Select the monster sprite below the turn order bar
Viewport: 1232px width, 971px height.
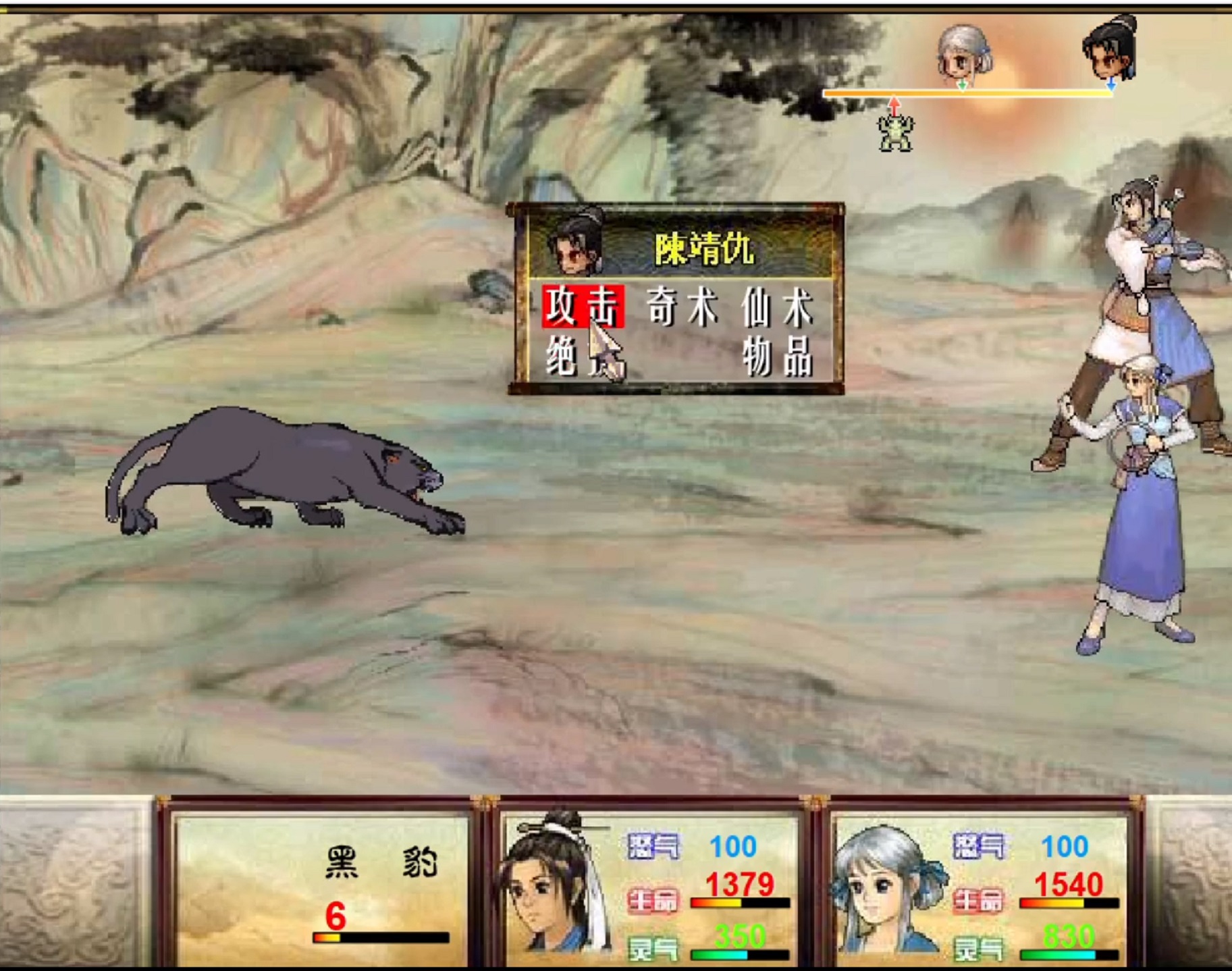[x=894, y=132]
